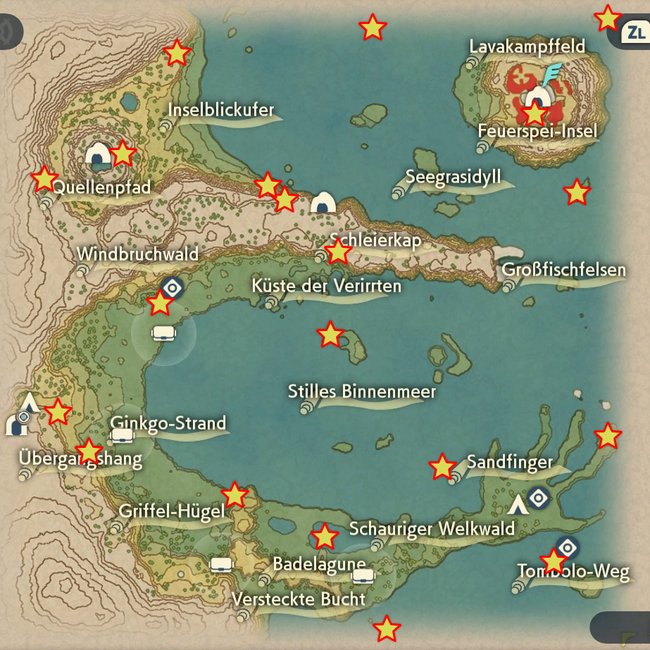Pick the Versteckte Bucht map label
This screenshot has width=650, height=650.
point(298,599)
